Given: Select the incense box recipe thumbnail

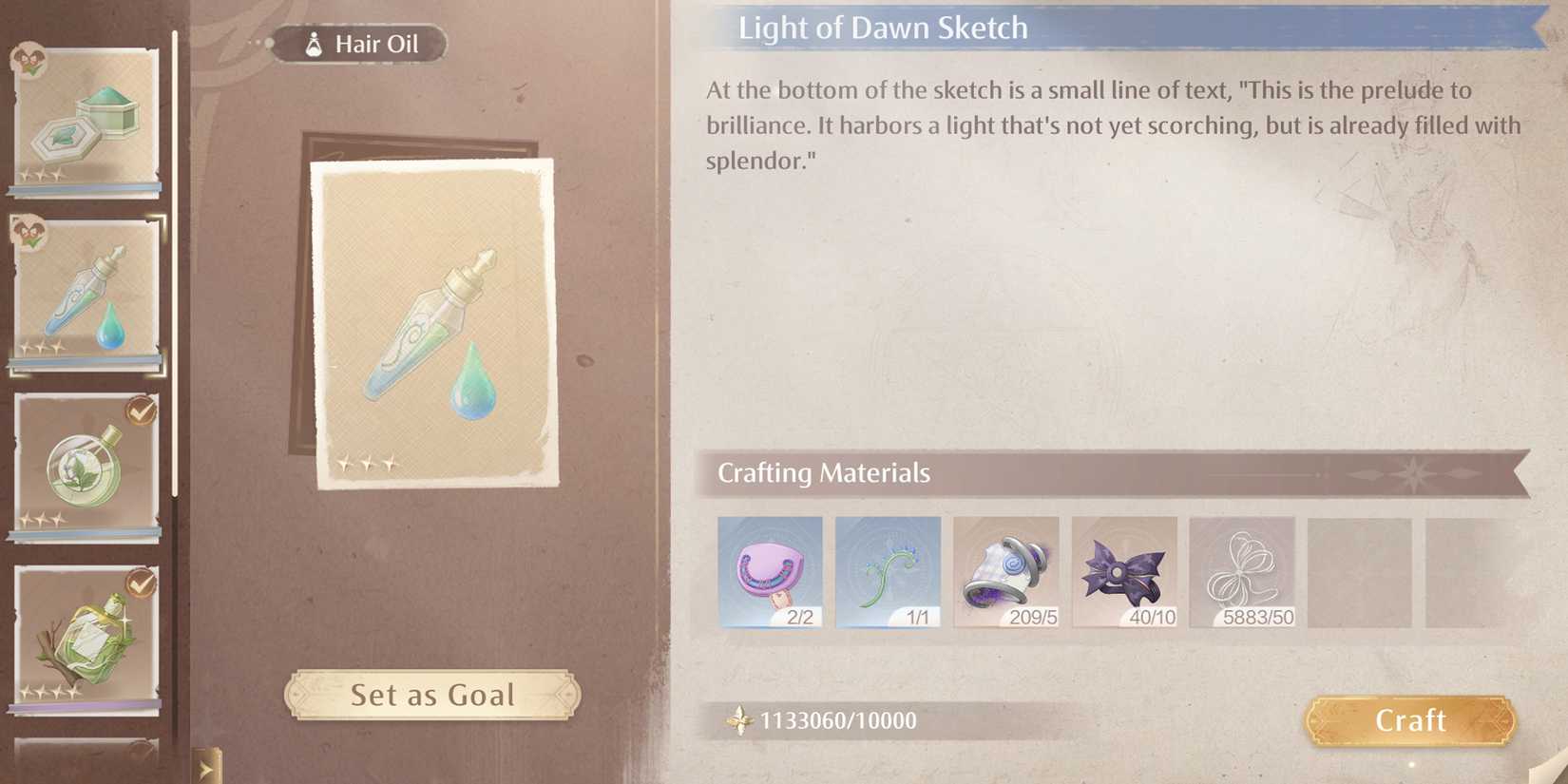Looking at the screenshot, I should pos(86,114).
